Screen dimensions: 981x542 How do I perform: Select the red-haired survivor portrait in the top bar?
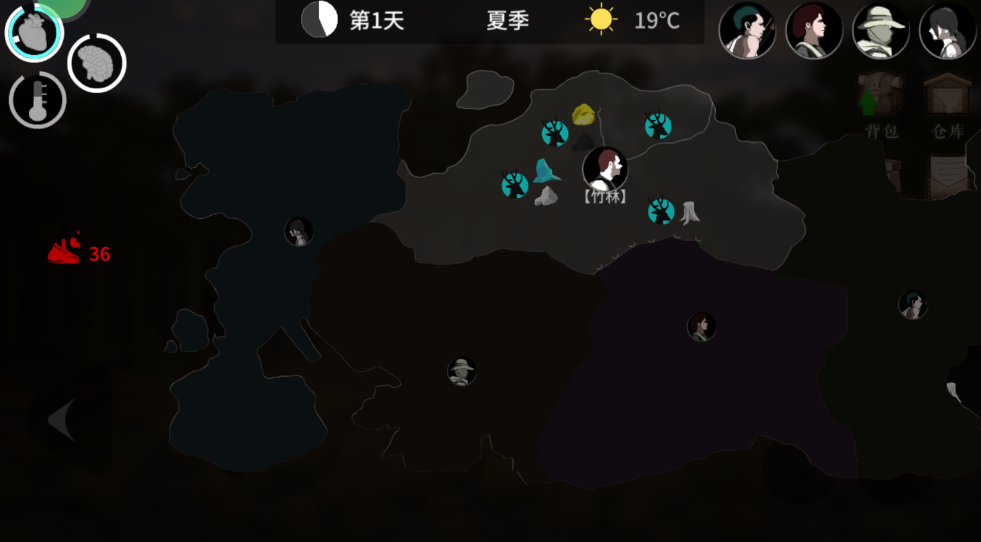pyautogui.click(x=813, y=29)
